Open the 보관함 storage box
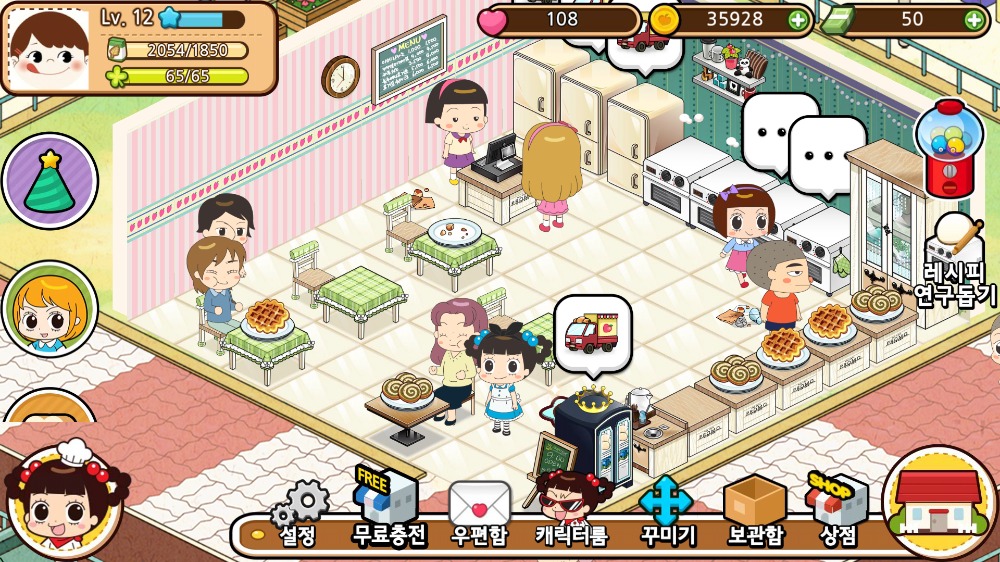The image size is (1000, 562). coord(755,510)
